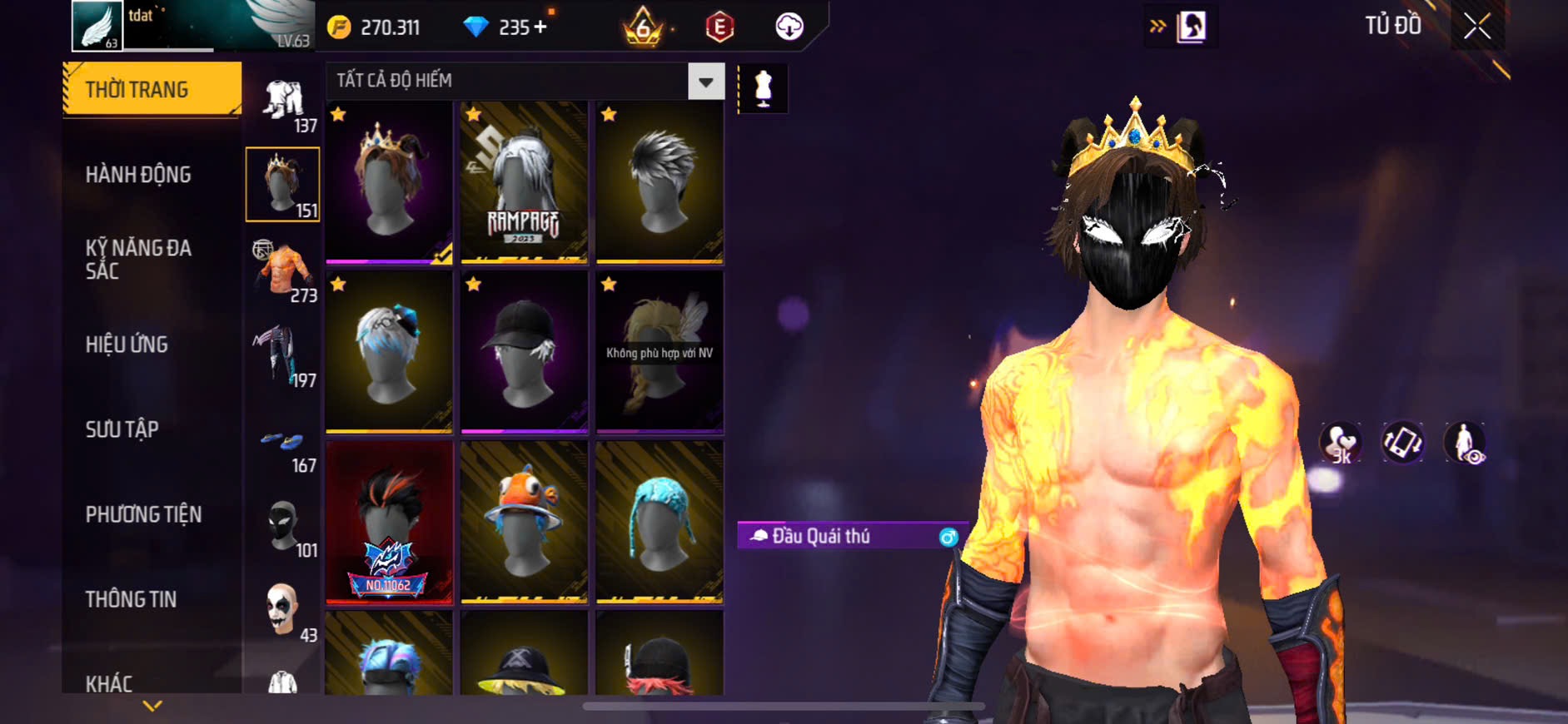The height and width of the screenshot is (724, 1568).
Task: Open the black mask category icon
Action: click(x=283, y=526)
